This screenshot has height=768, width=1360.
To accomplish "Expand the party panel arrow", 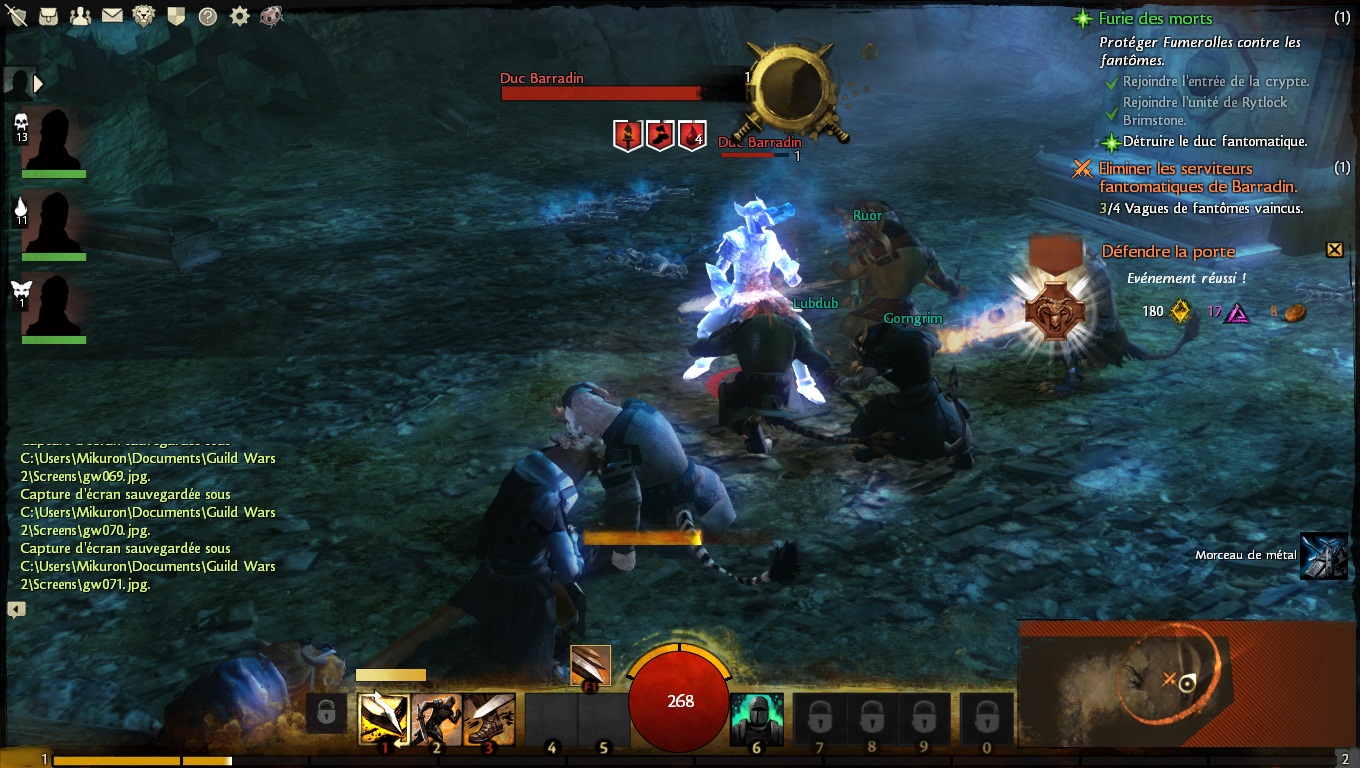I will pos(38,84).
